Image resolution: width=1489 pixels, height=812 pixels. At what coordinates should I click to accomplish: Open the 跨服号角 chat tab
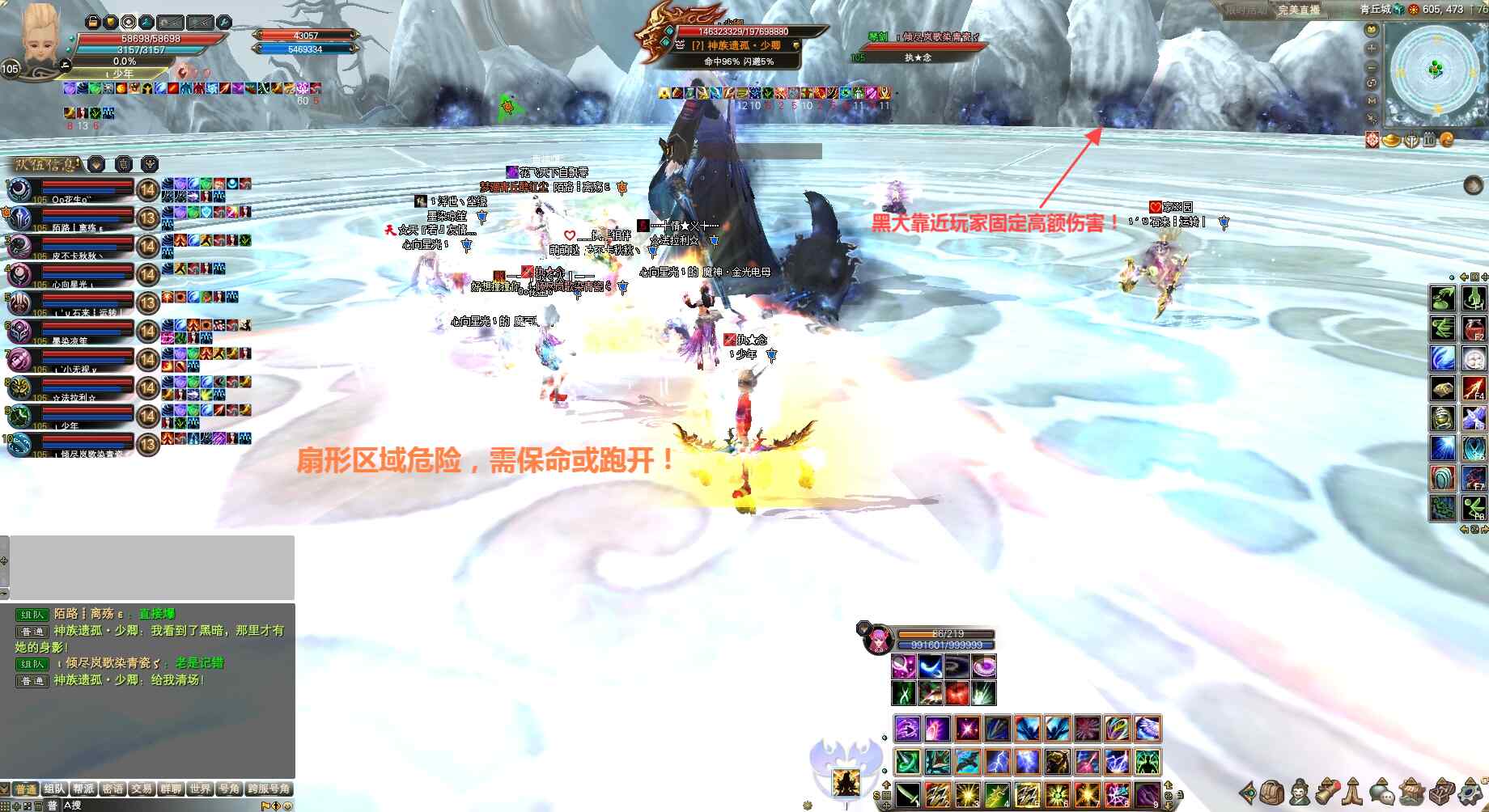[269, 789]
